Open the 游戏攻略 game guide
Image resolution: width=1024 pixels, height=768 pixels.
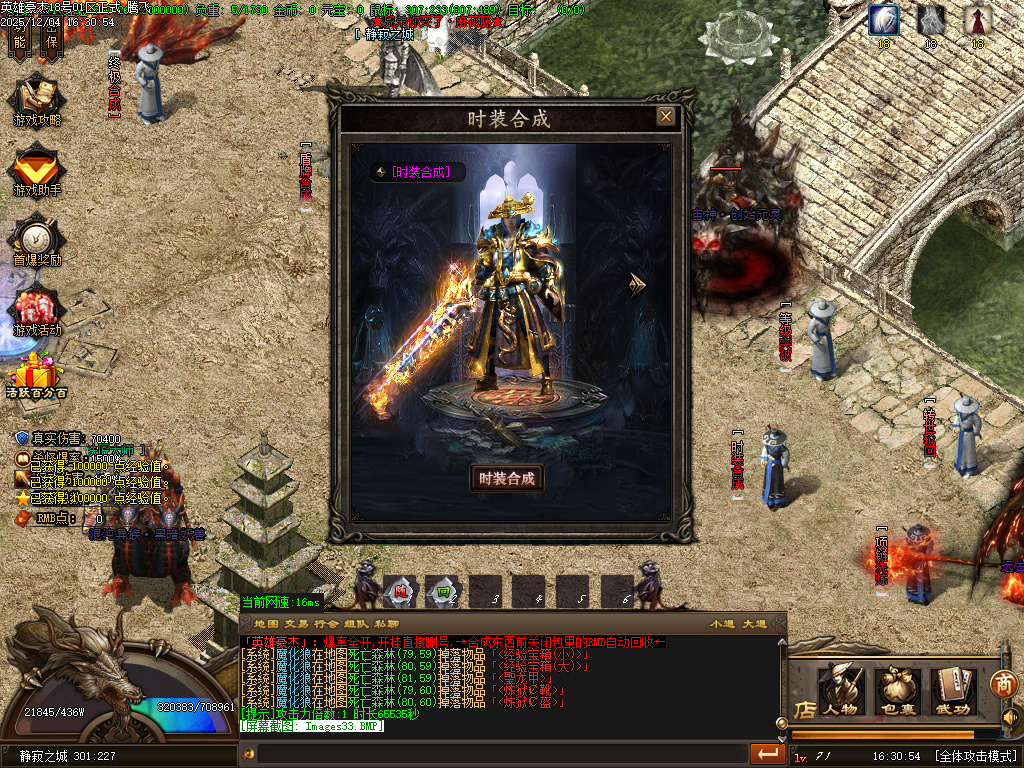tap(37, 101)
